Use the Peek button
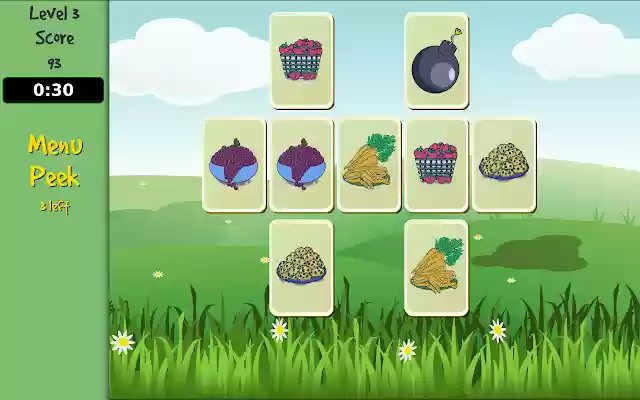 [54, 177]
